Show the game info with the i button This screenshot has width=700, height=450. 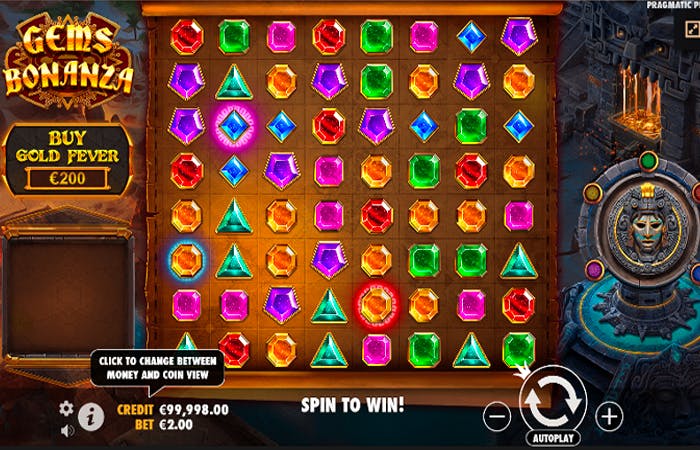point(91,416)
